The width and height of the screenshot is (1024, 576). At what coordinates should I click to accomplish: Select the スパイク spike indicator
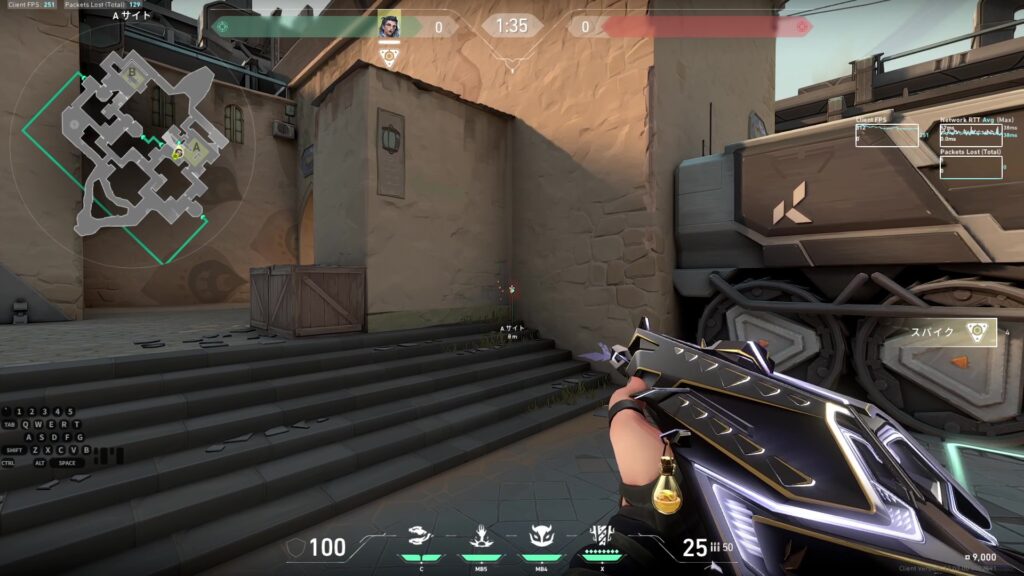click(950, 333)
